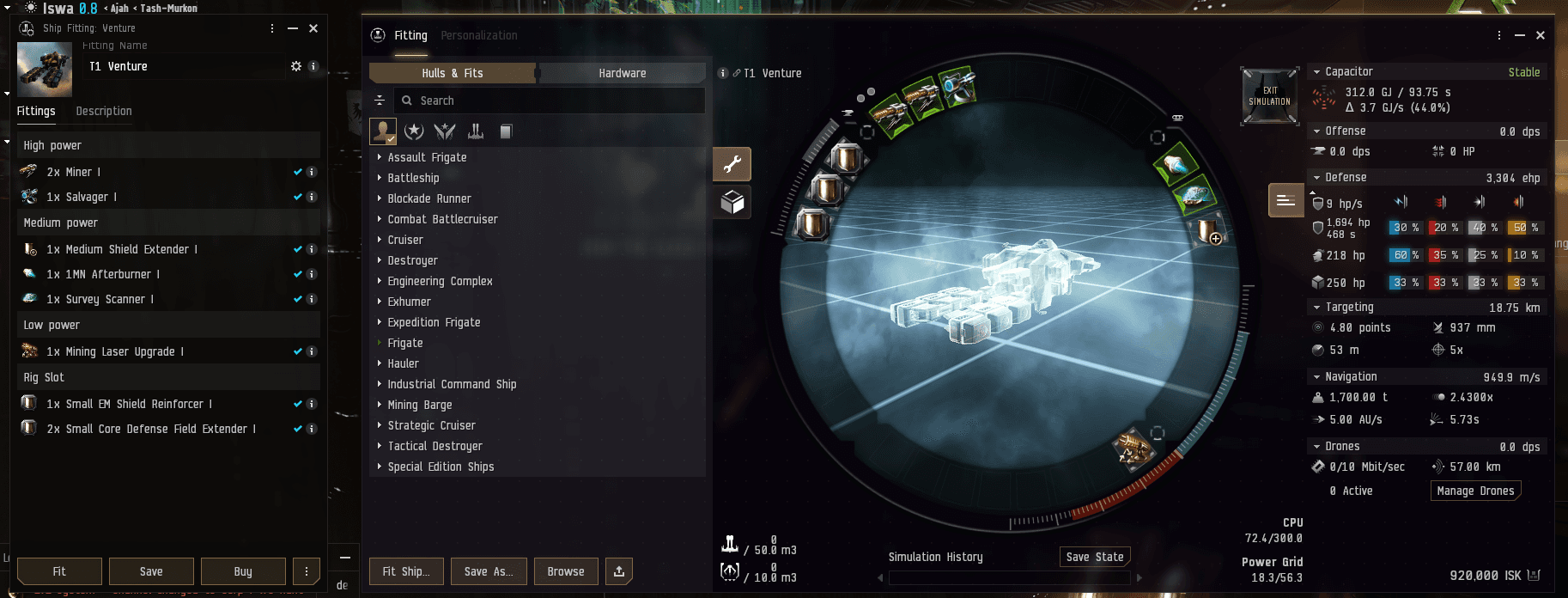Expand the Frigate ship group
This screenshot has height=598, width=1568.
point(405,343)
